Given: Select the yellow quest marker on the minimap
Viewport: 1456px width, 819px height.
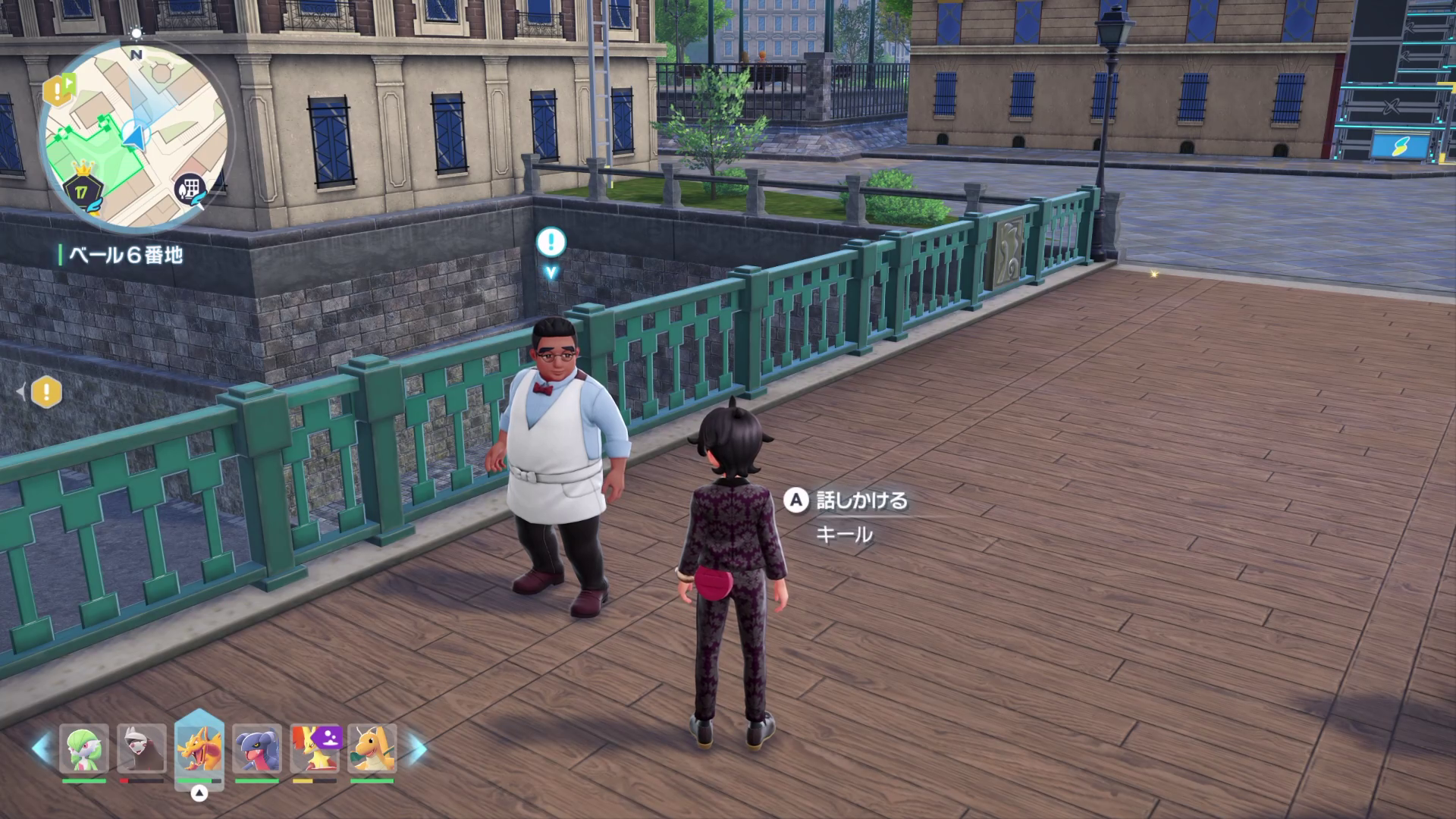Looking at the screenshot, I should 57,90.
